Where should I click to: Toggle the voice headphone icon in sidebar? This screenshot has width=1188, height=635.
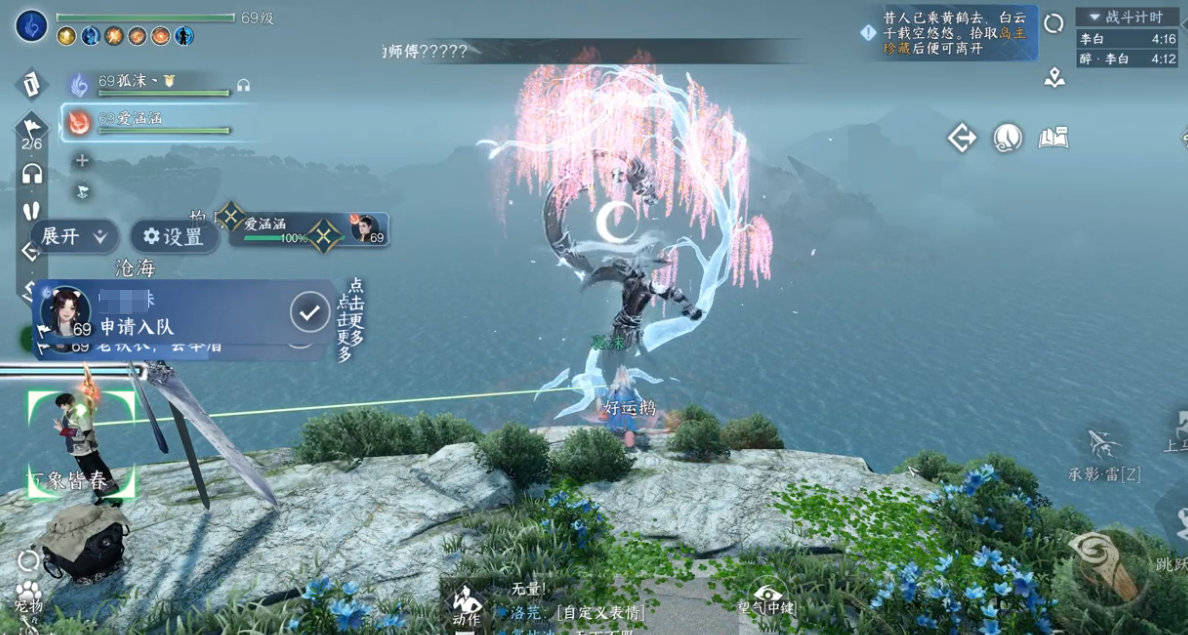pyautogui.click(x=32, y=174)
